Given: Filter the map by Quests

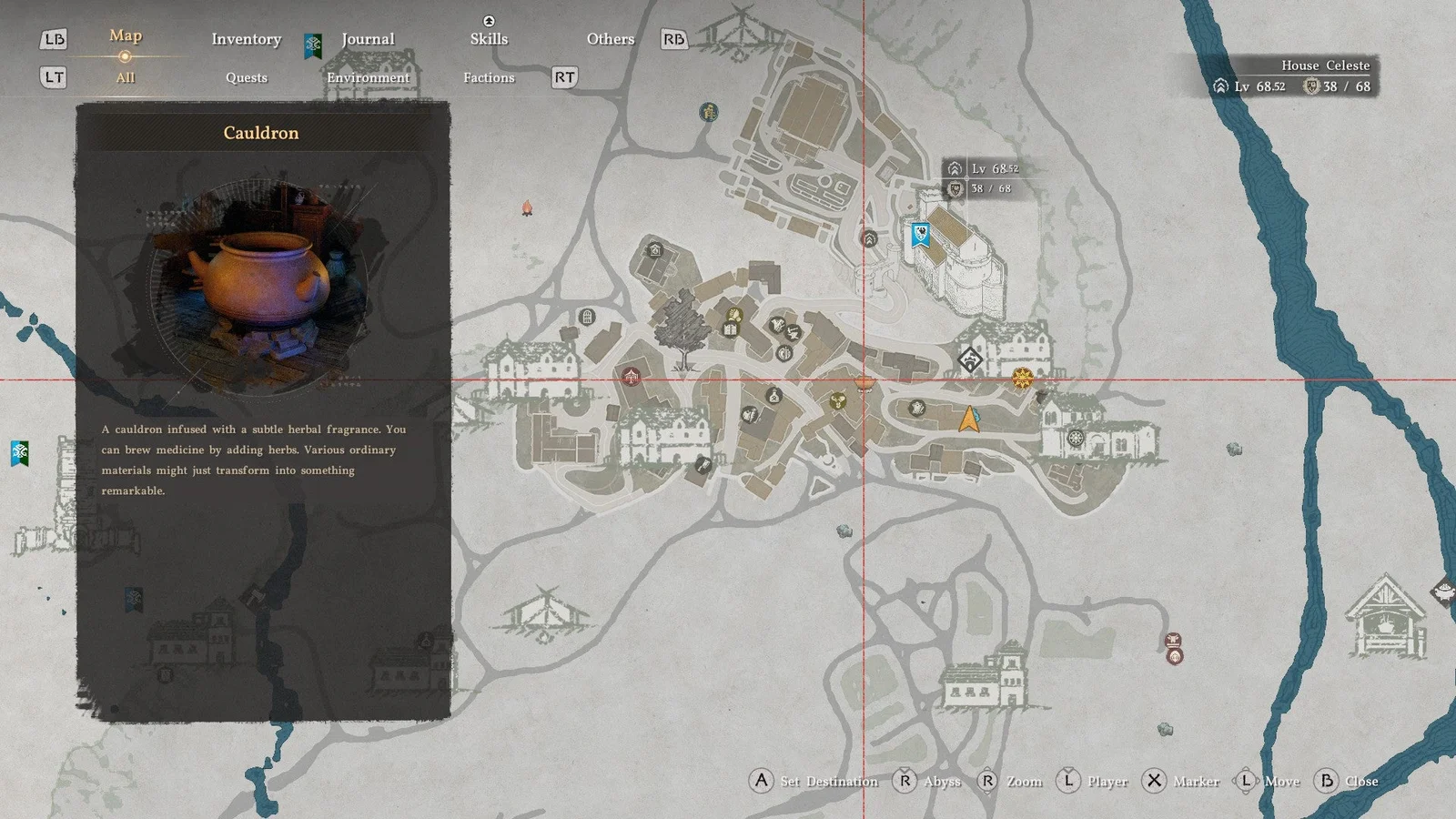Looking at the screenshot, I should coord(246,77).
